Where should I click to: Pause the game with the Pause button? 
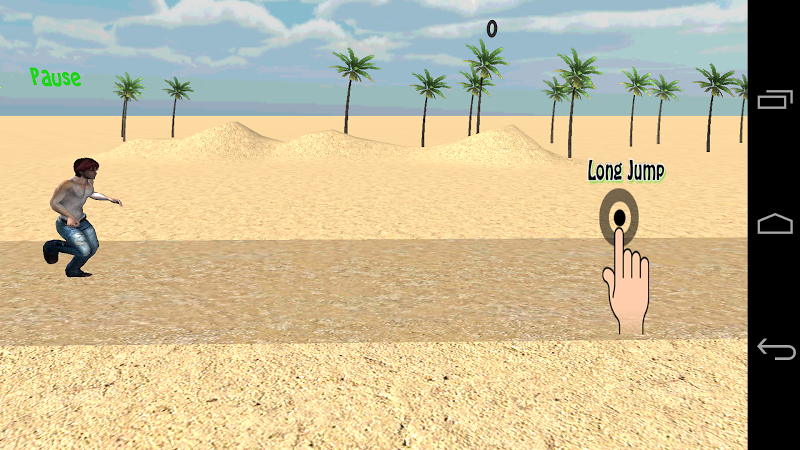[x=55, y=77]
